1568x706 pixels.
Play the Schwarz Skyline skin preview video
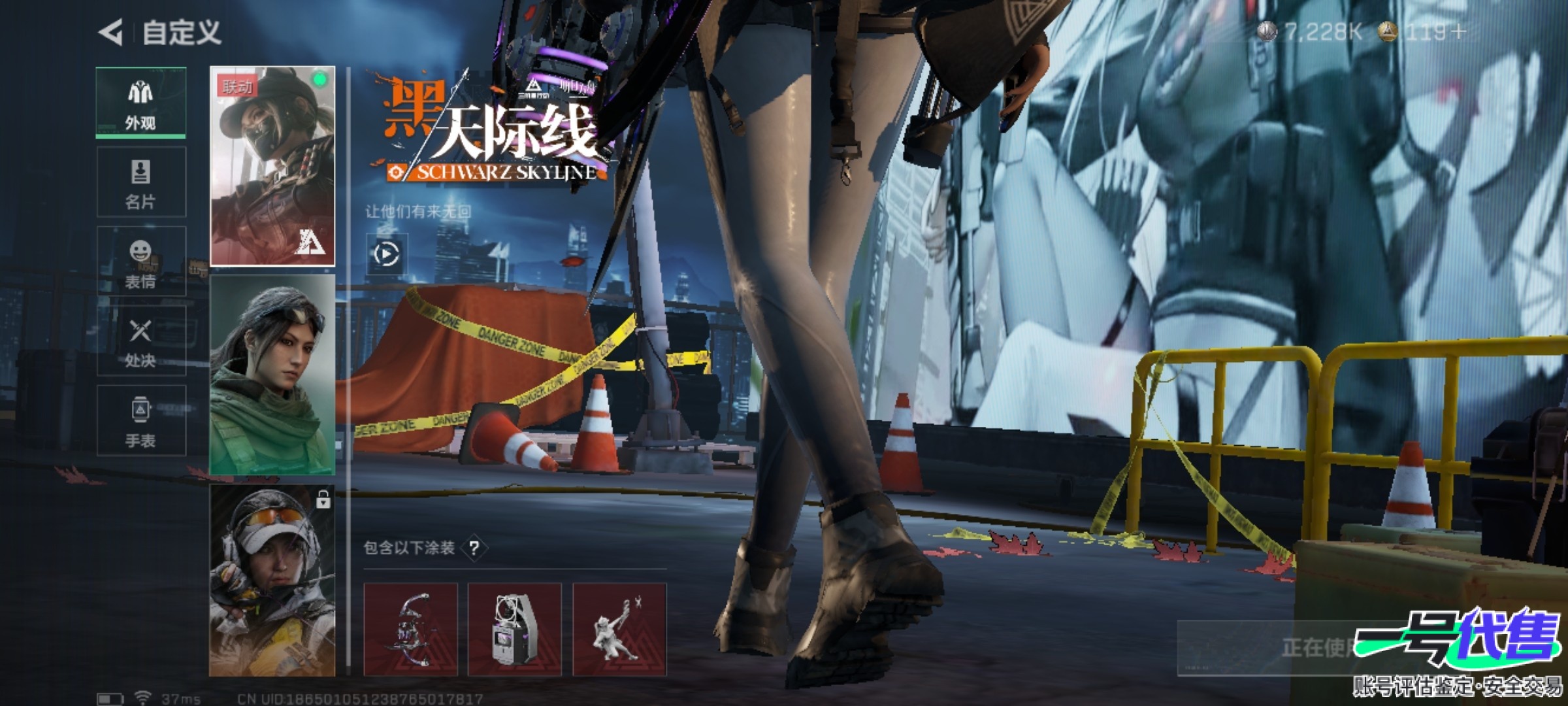point(385,254)
